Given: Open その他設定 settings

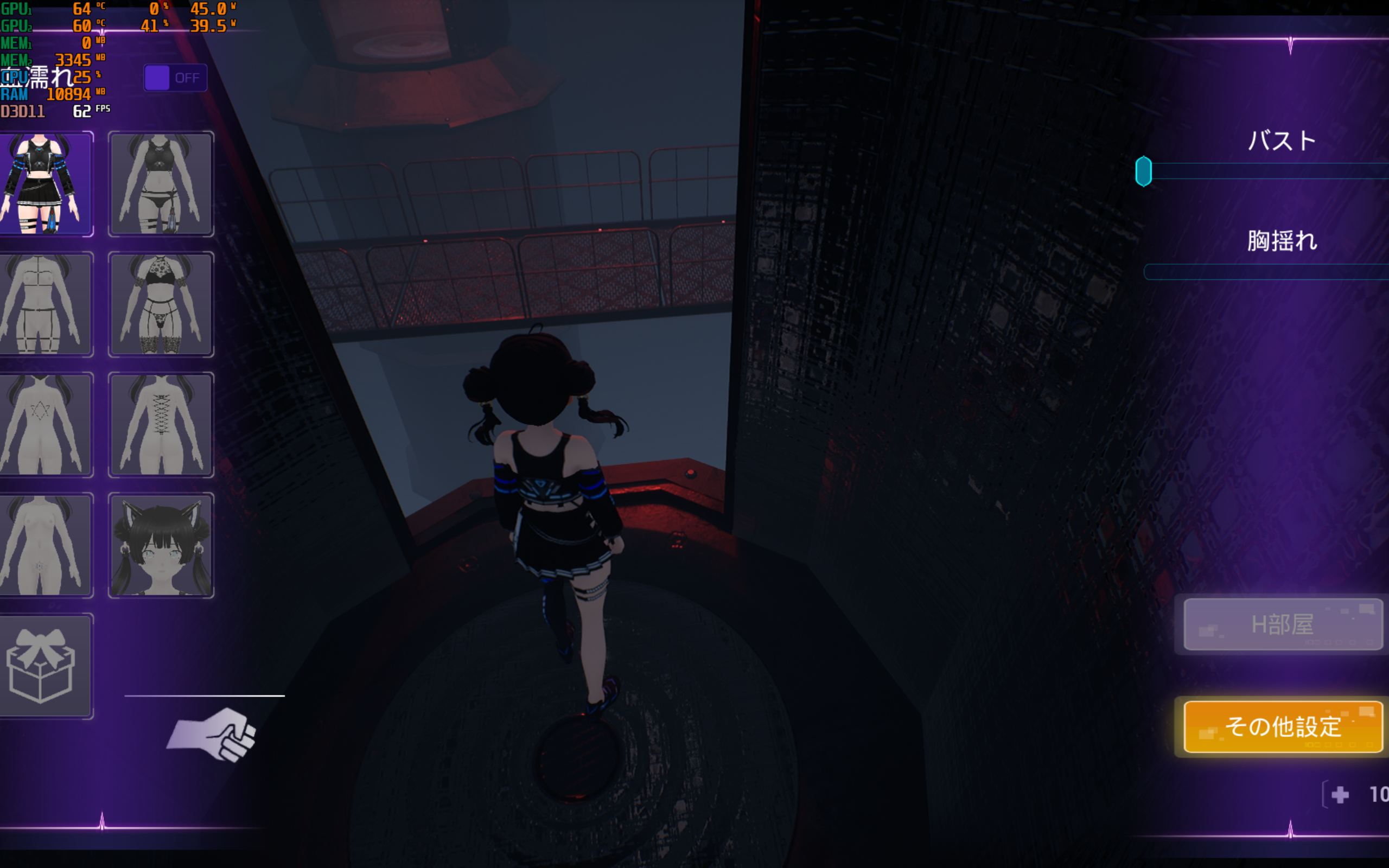Looking at the screenshot, I should click(1283, 726).
